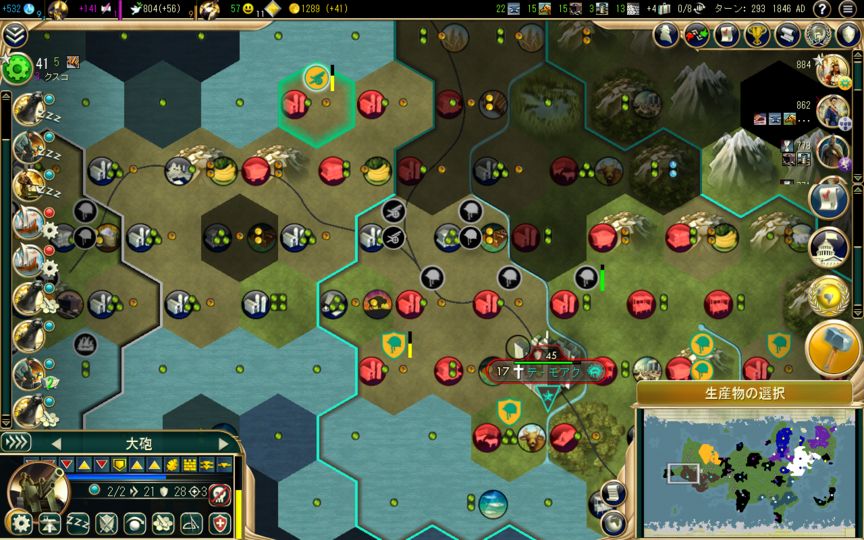Viewport: 864px width, 540px height.
Task: Cycle to next unit with right arrow
Action: [223, 443]
